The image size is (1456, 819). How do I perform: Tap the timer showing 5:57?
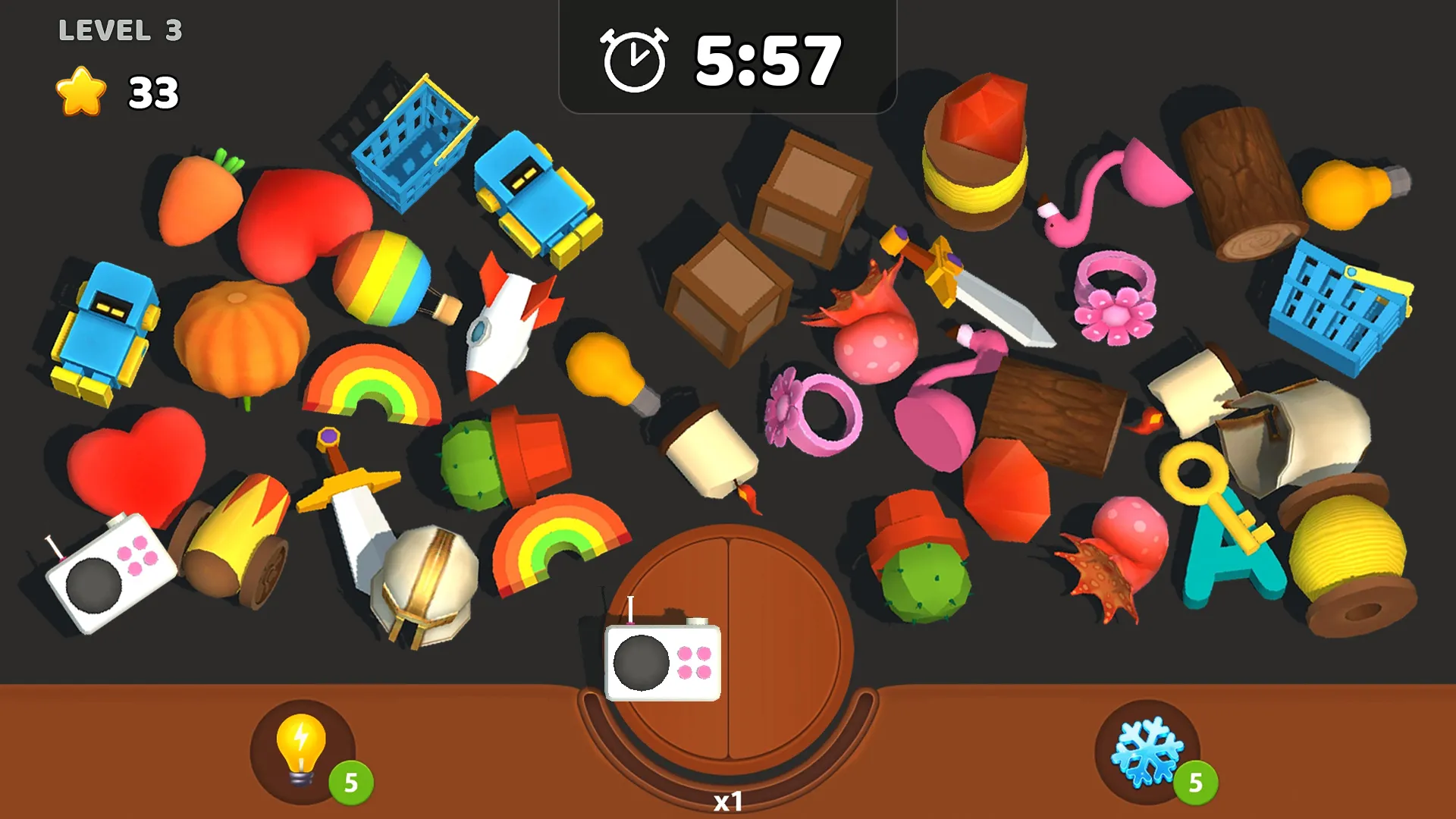tap(728, 57)
